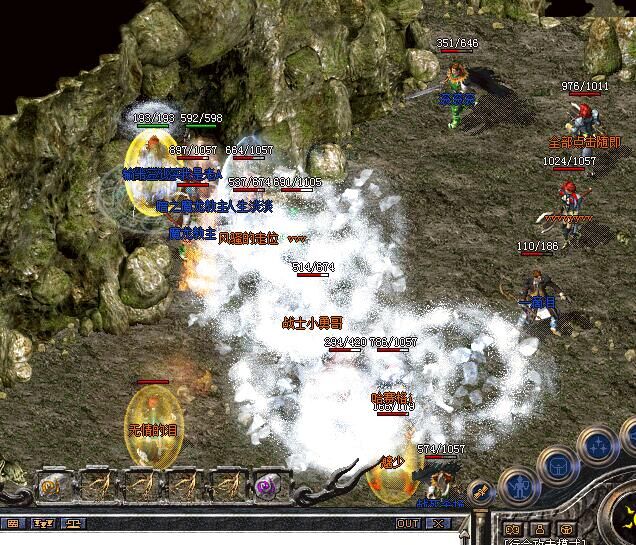Open the bag round button
Image resolution: width=636 pixels, height=545 pixels.
click(x=558, y=464)
